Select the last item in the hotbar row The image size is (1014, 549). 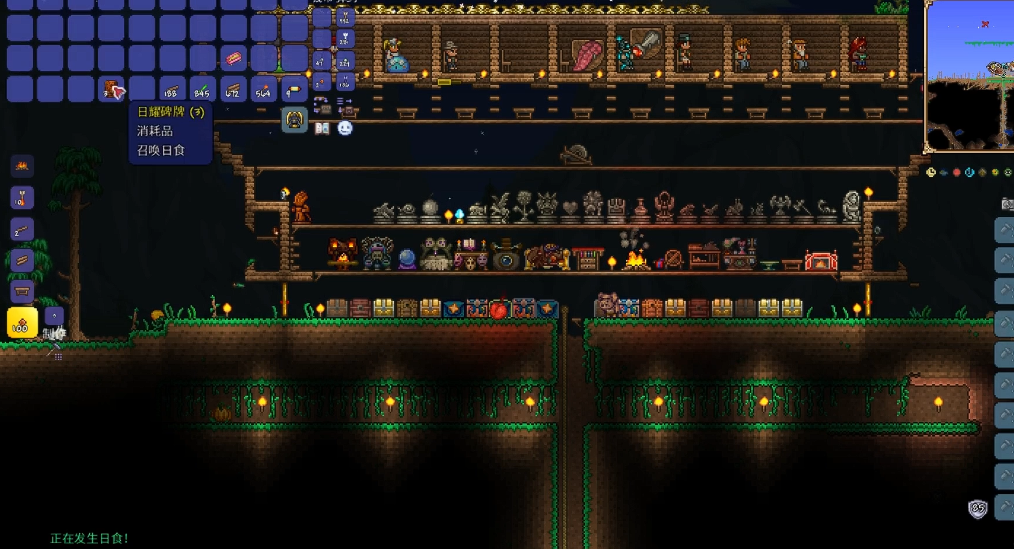coord(294,90)
